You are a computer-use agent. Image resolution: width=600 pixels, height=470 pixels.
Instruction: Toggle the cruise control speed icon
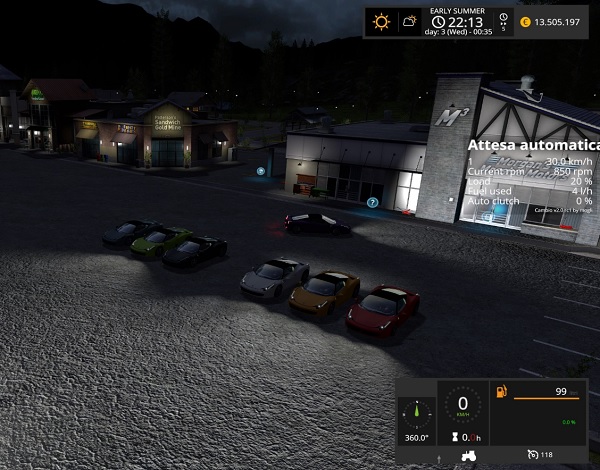point(532,455)
